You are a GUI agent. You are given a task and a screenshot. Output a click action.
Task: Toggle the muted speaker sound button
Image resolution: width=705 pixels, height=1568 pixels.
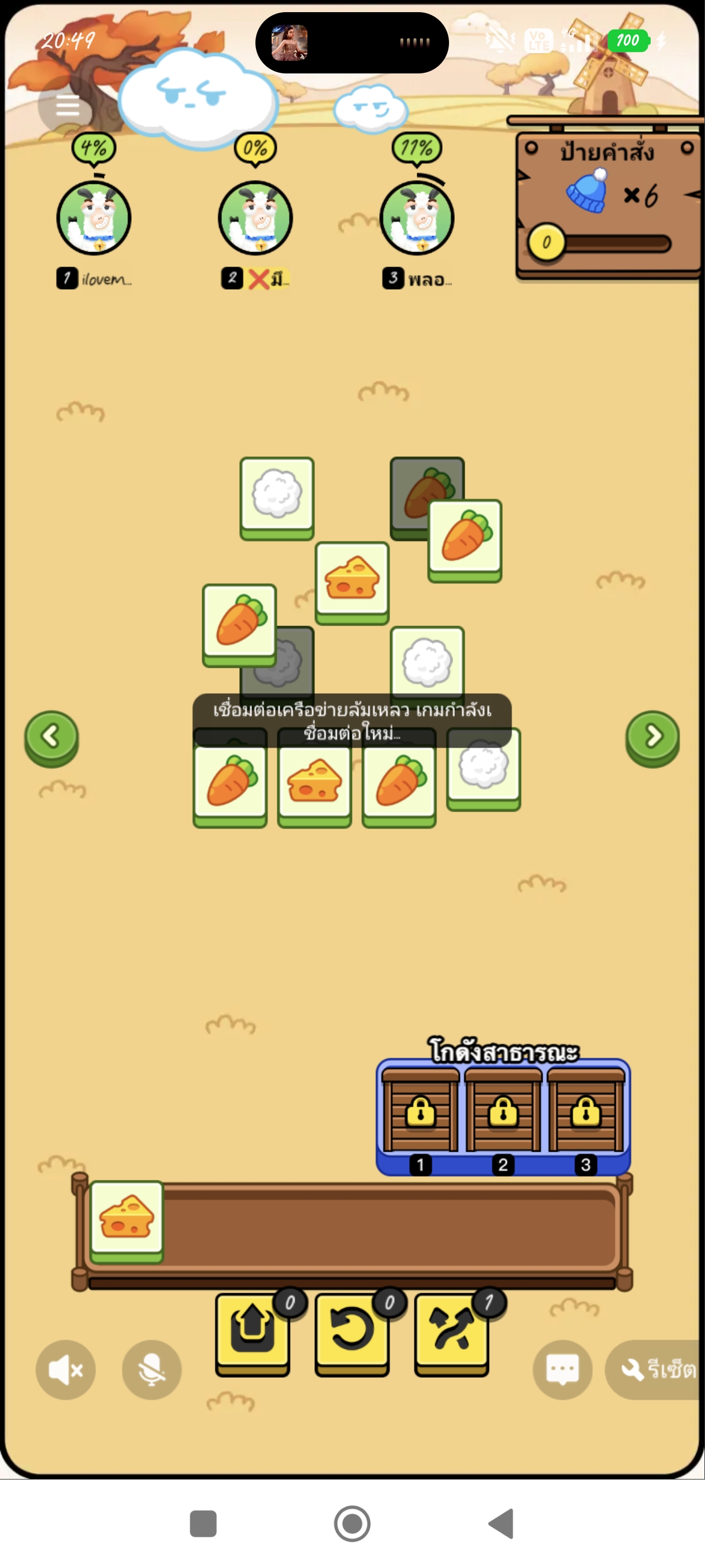pos(66,1370)
